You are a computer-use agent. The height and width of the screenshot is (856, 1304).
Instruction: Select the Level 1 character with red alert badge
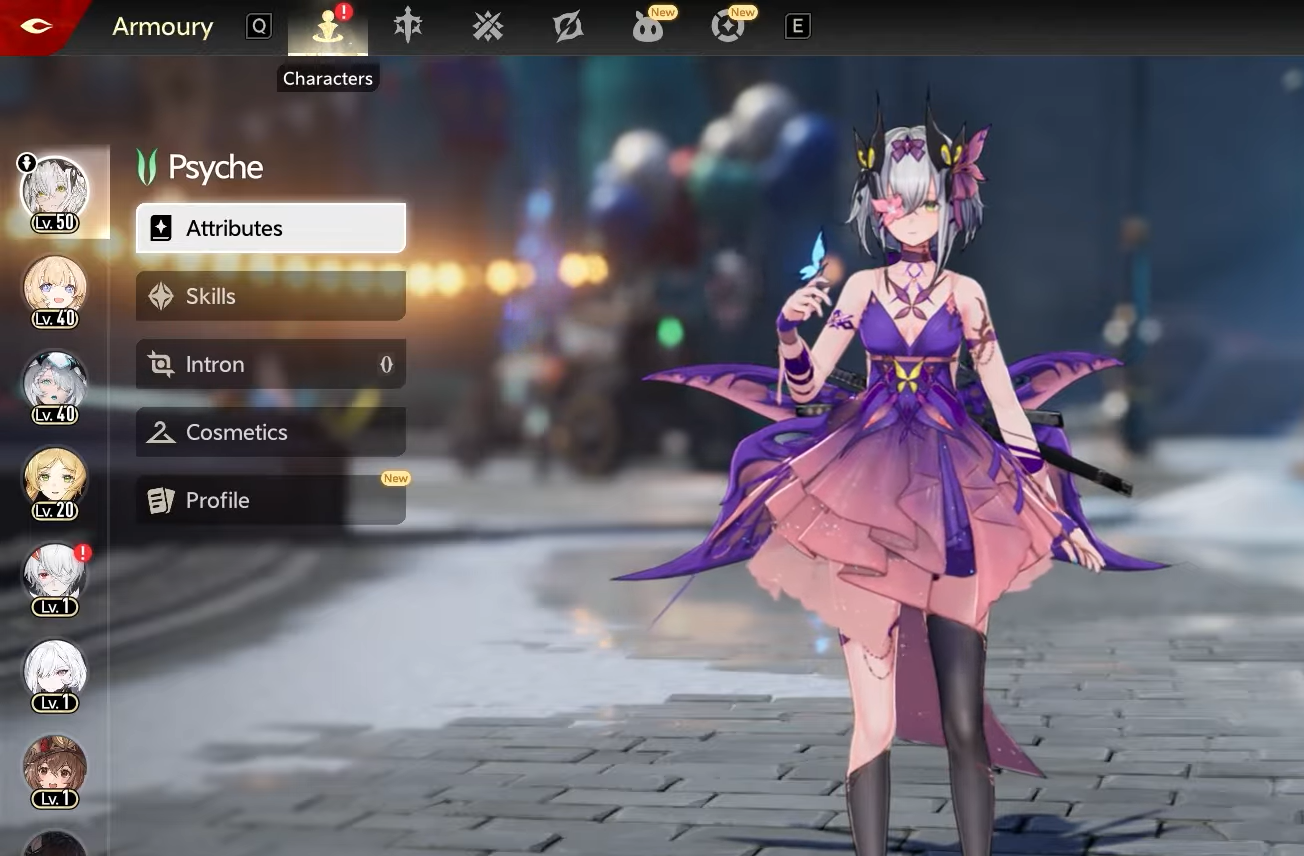point(55,577)
